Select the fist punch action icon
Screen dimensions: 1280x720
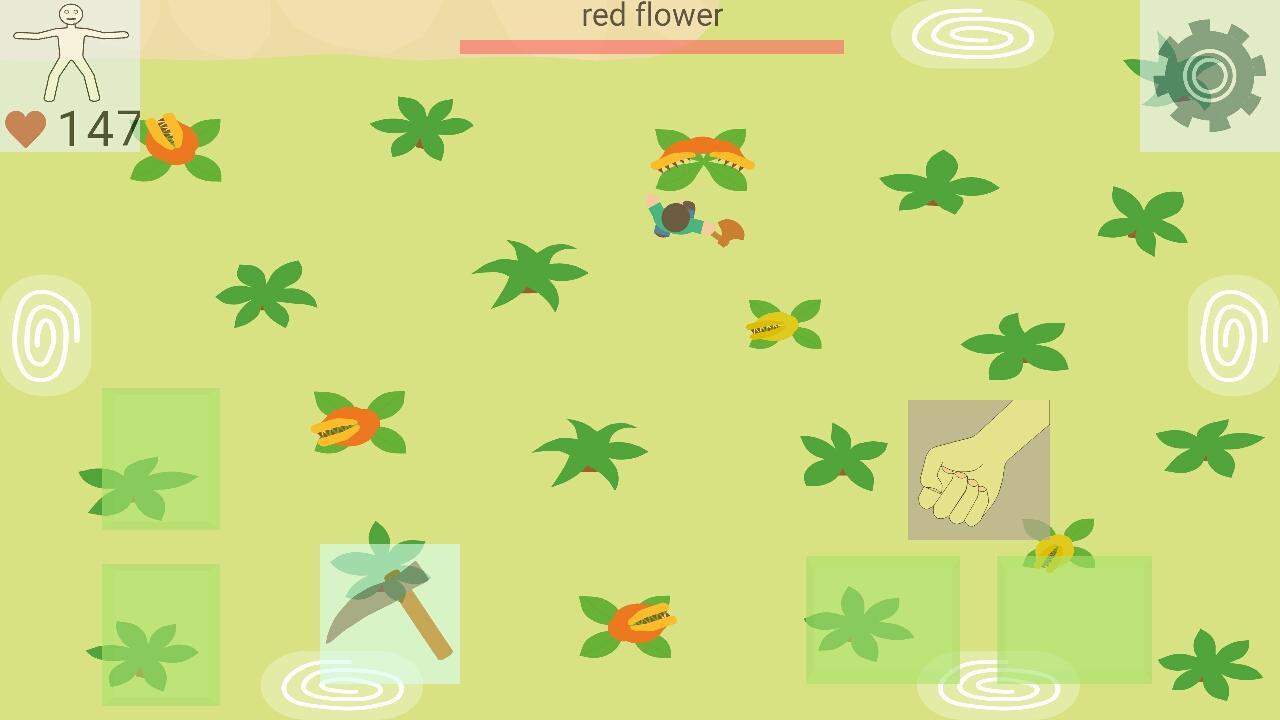pyautogui.click(x=977, y=468)
